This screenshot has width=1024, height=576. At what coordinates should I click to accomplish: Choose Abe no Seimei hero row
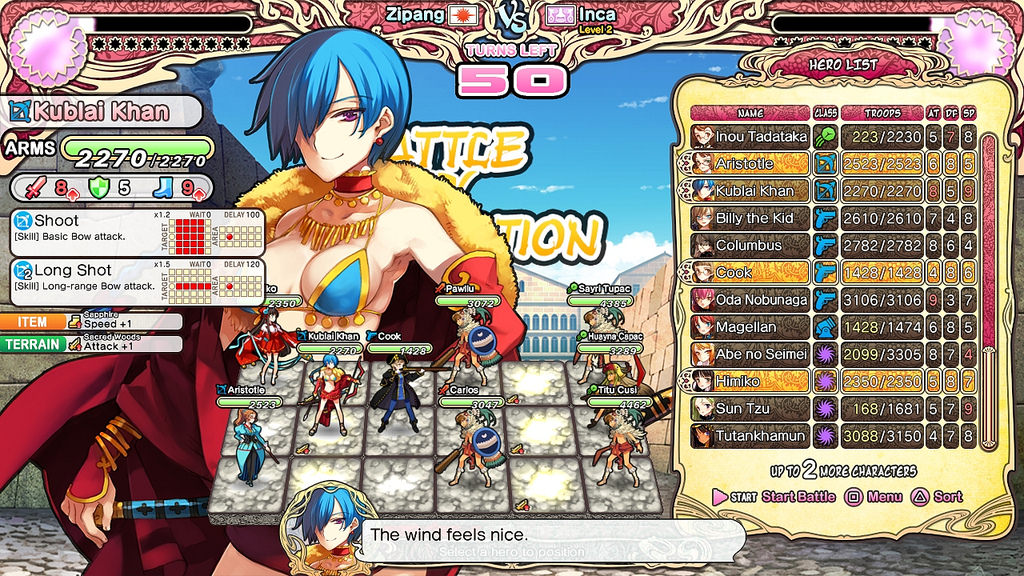pos(760,354)
